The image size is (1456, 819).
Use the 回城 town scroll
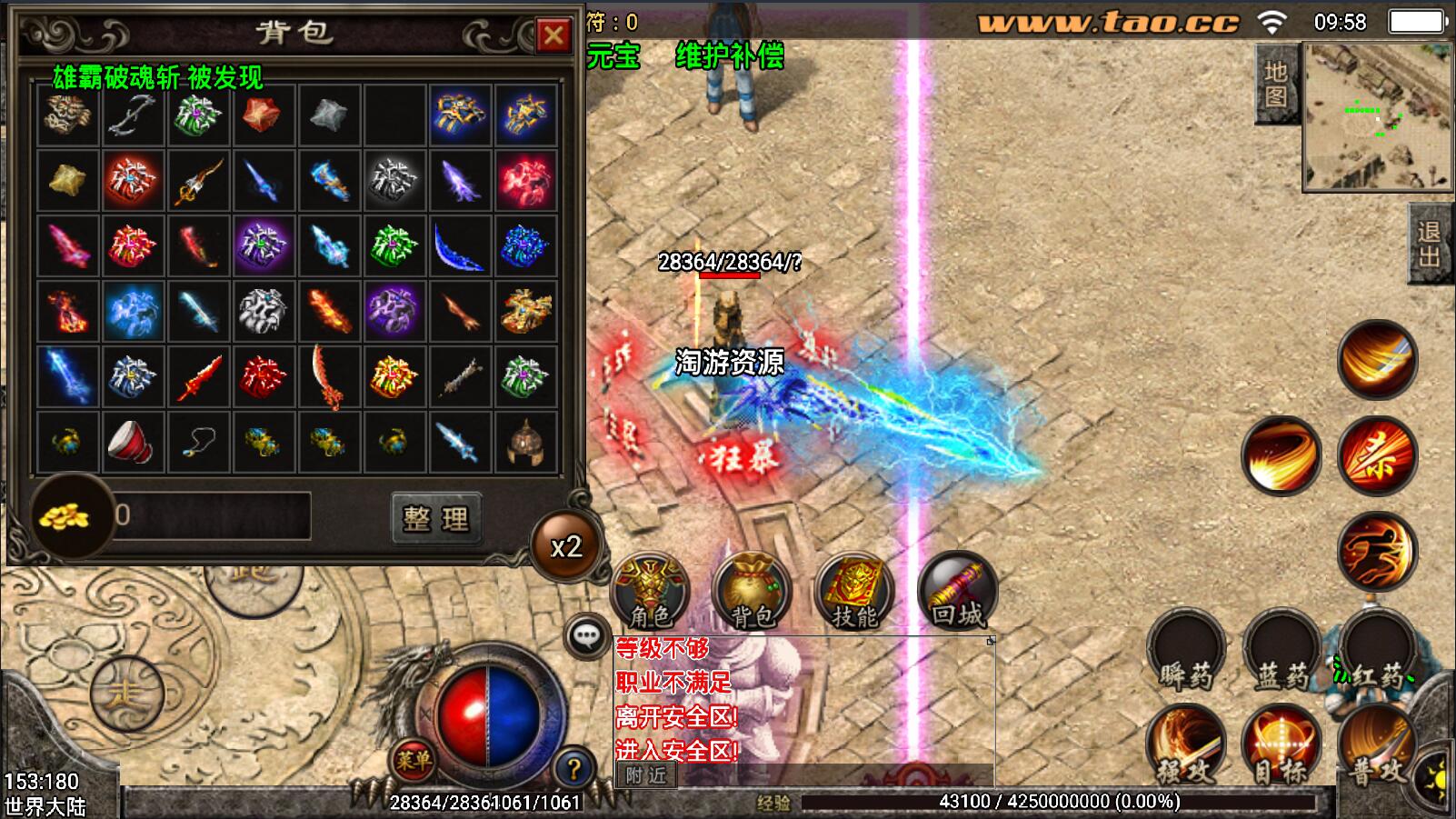point(957,591)
